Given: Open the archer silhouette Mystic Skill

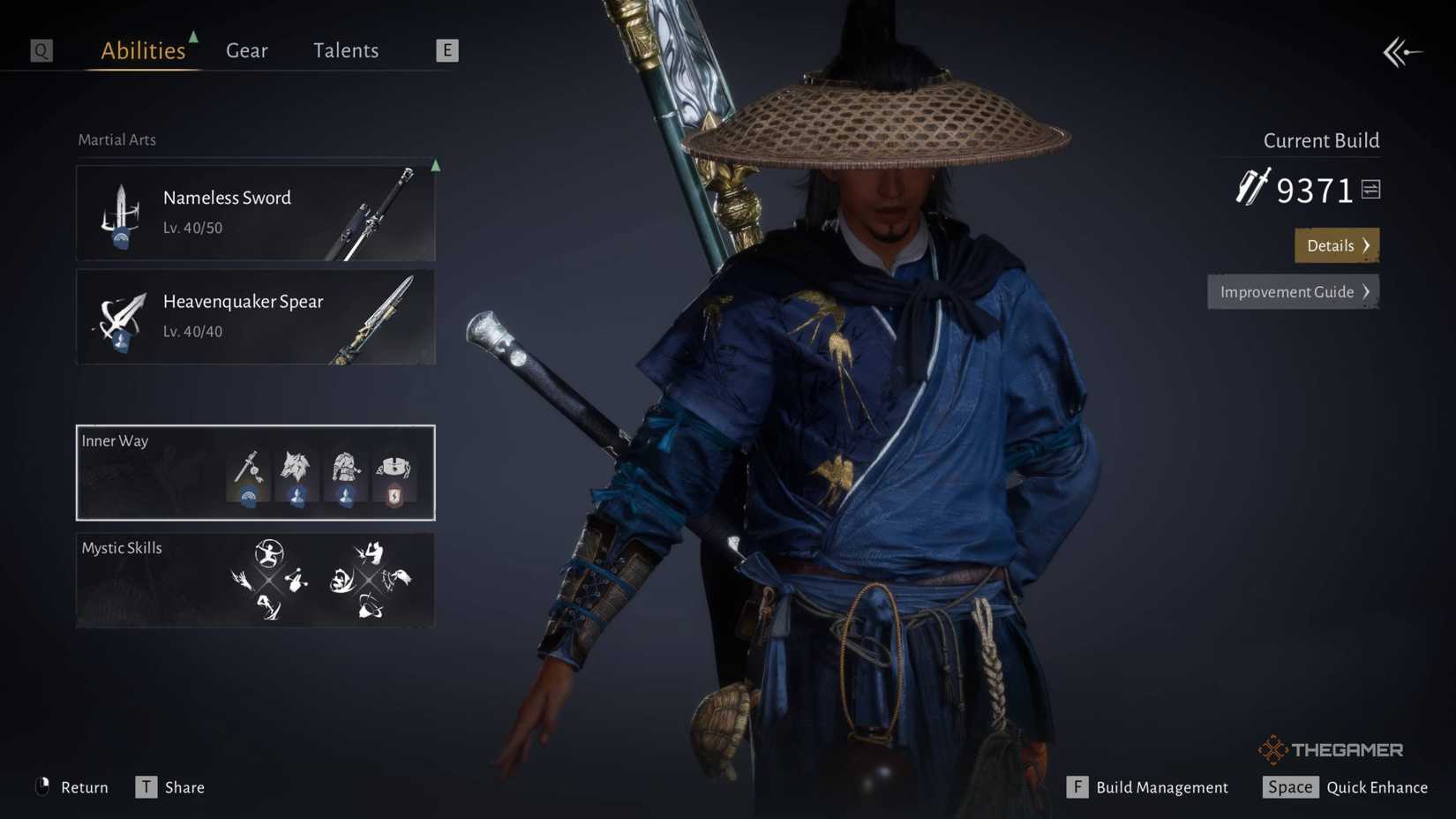Looking at the screenshot, I should click(x=268, y=553).
